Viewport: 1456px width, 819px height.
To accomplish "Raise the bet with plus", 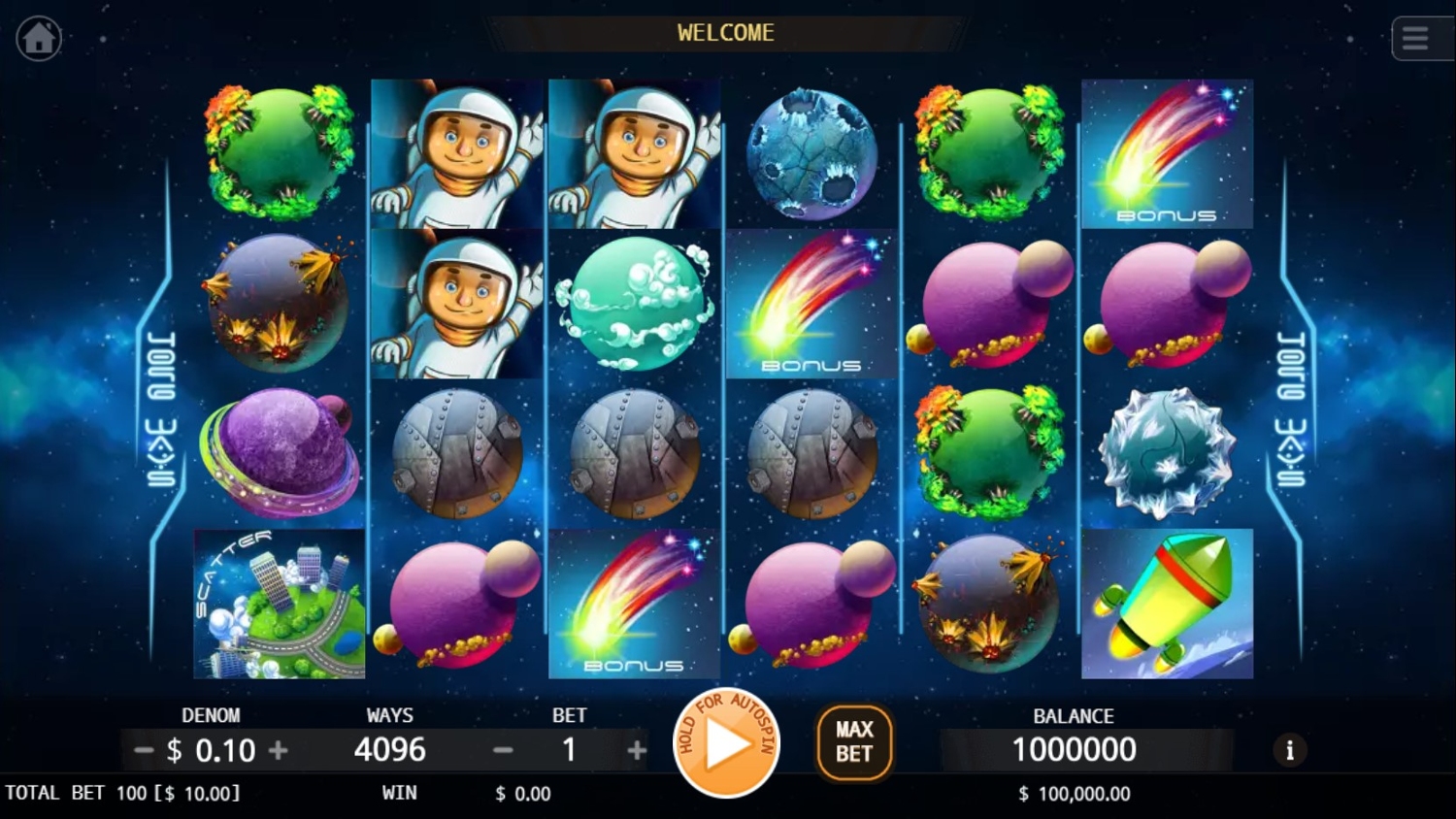I will (637, 750).
